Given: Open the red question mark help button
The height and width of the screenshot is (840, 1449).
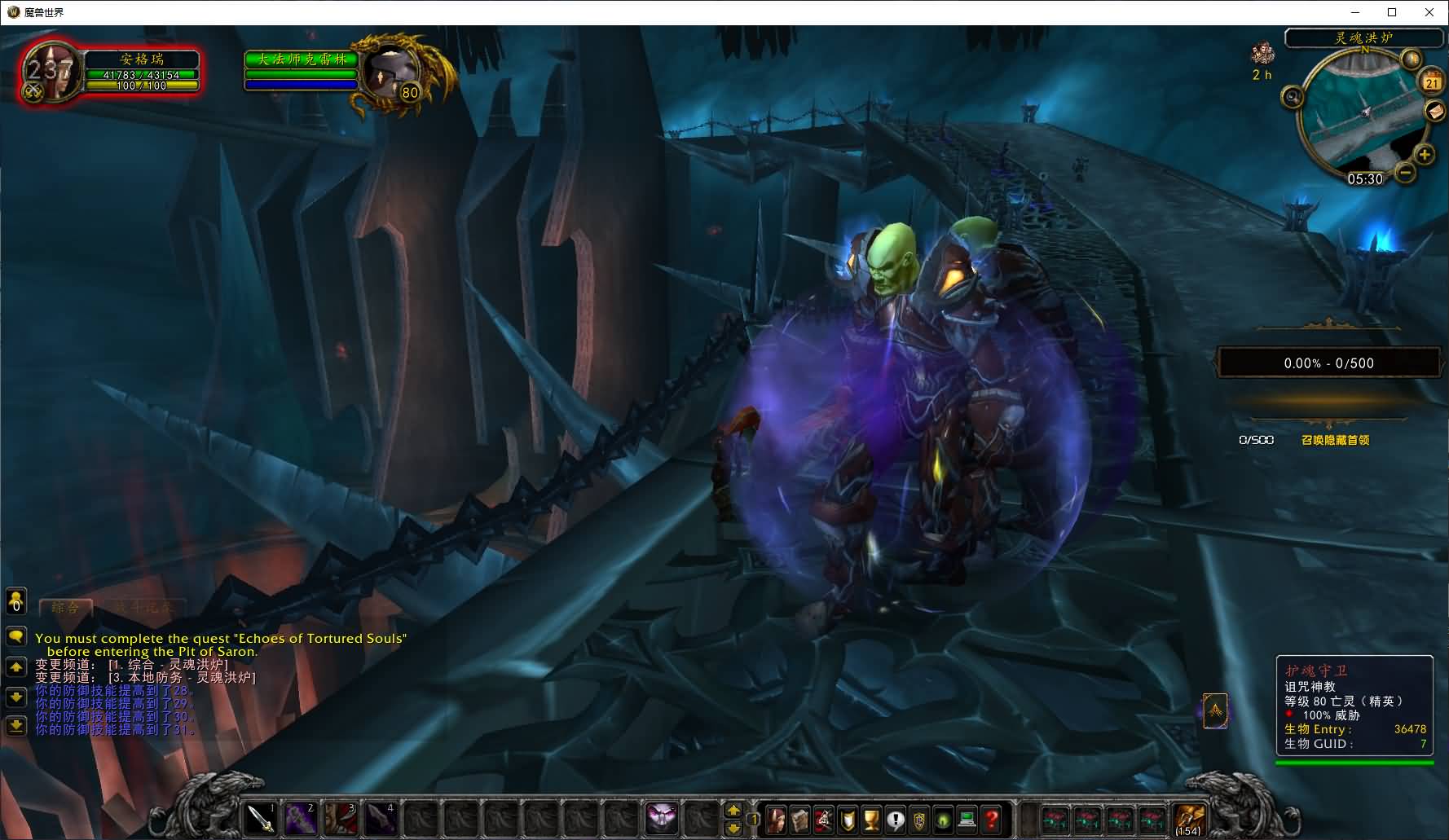Looking at the screenshot, I should tap(991, 819).
